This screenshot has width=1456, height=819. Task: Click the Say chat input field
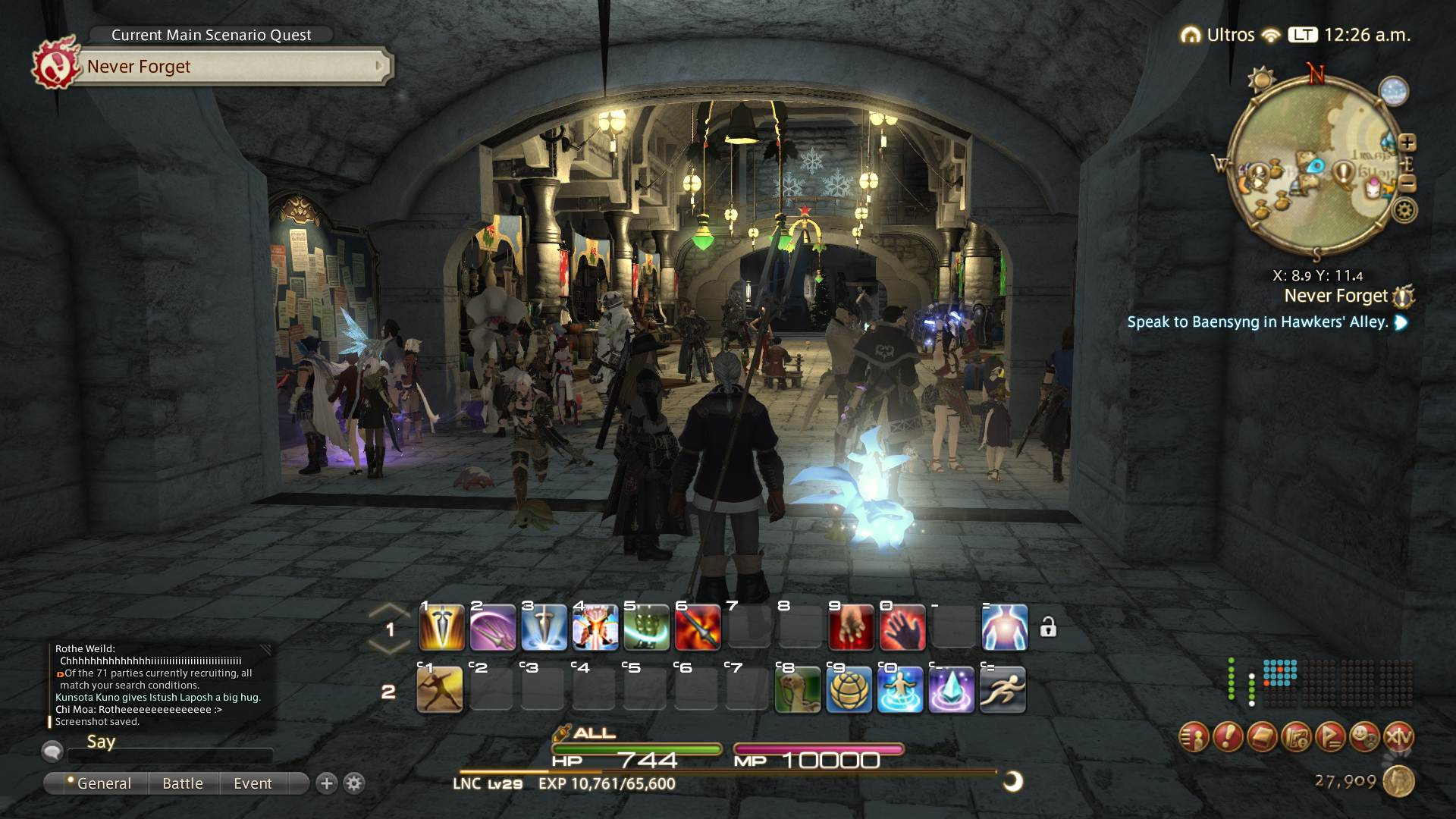170,756
